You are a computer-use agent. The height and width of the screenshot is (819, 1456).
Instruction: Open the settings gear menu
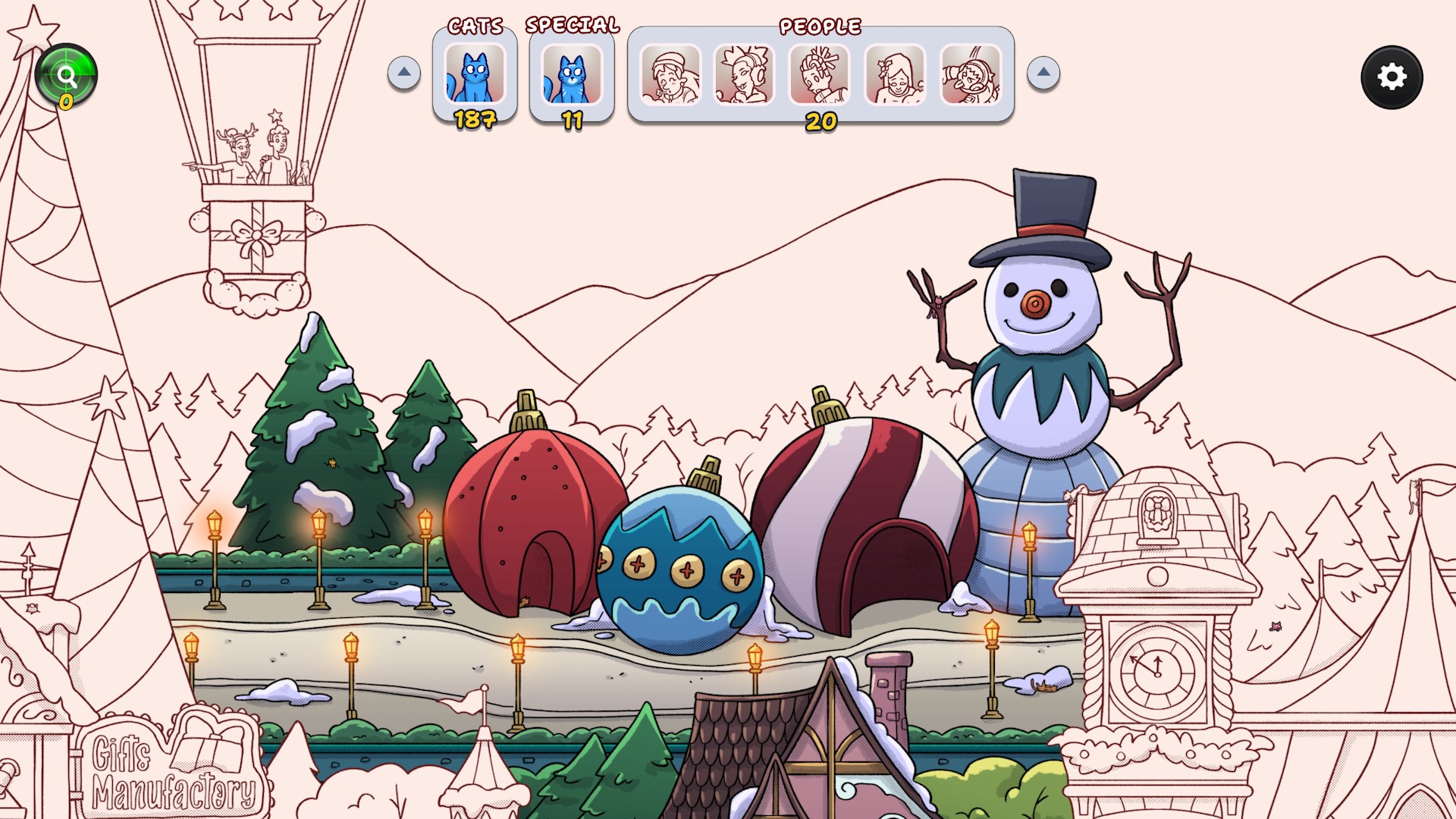click(1392, 77)
